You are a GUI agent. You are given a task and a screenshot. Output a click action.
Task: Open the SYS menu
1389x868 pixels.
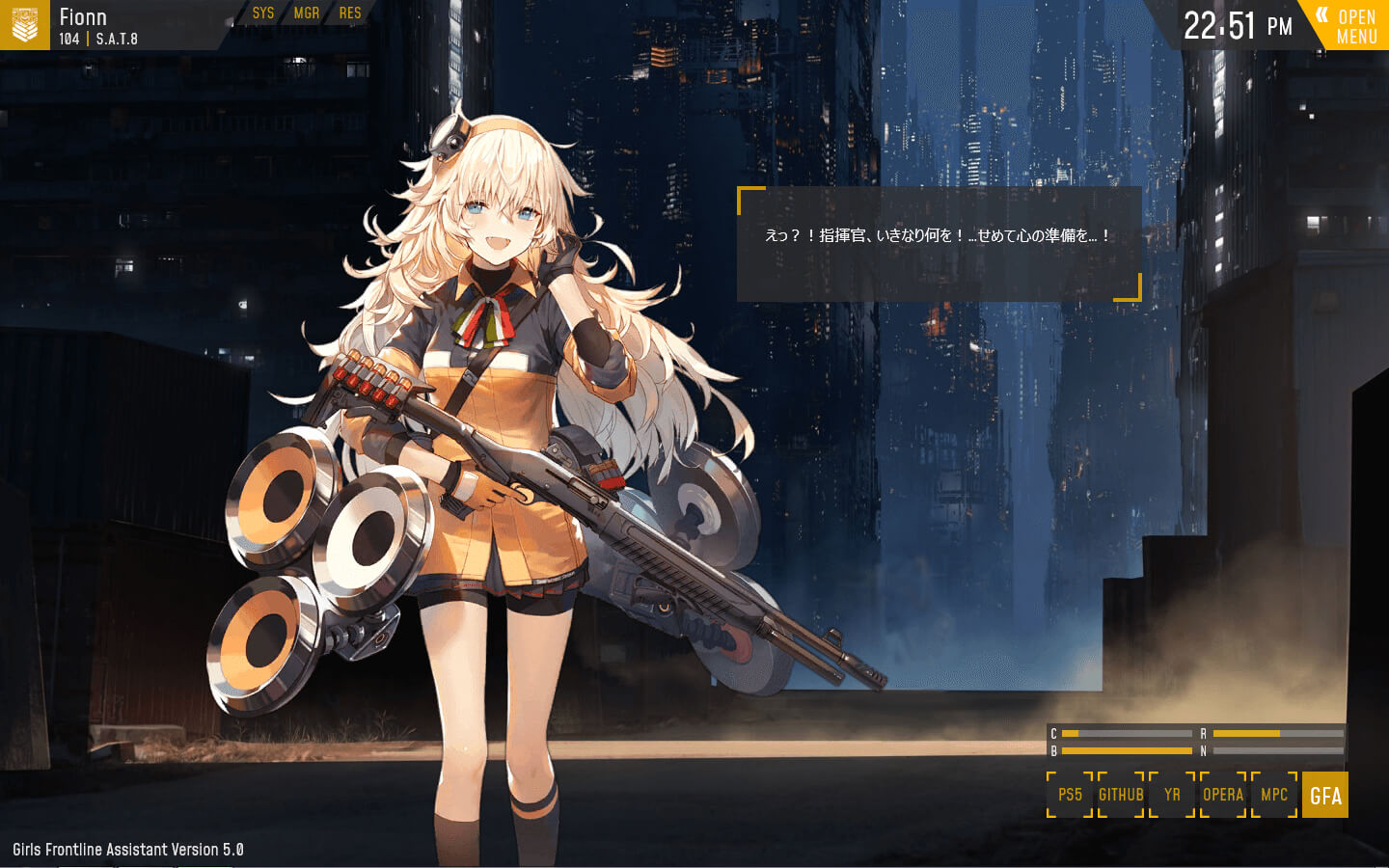click(x=262, y=14)
